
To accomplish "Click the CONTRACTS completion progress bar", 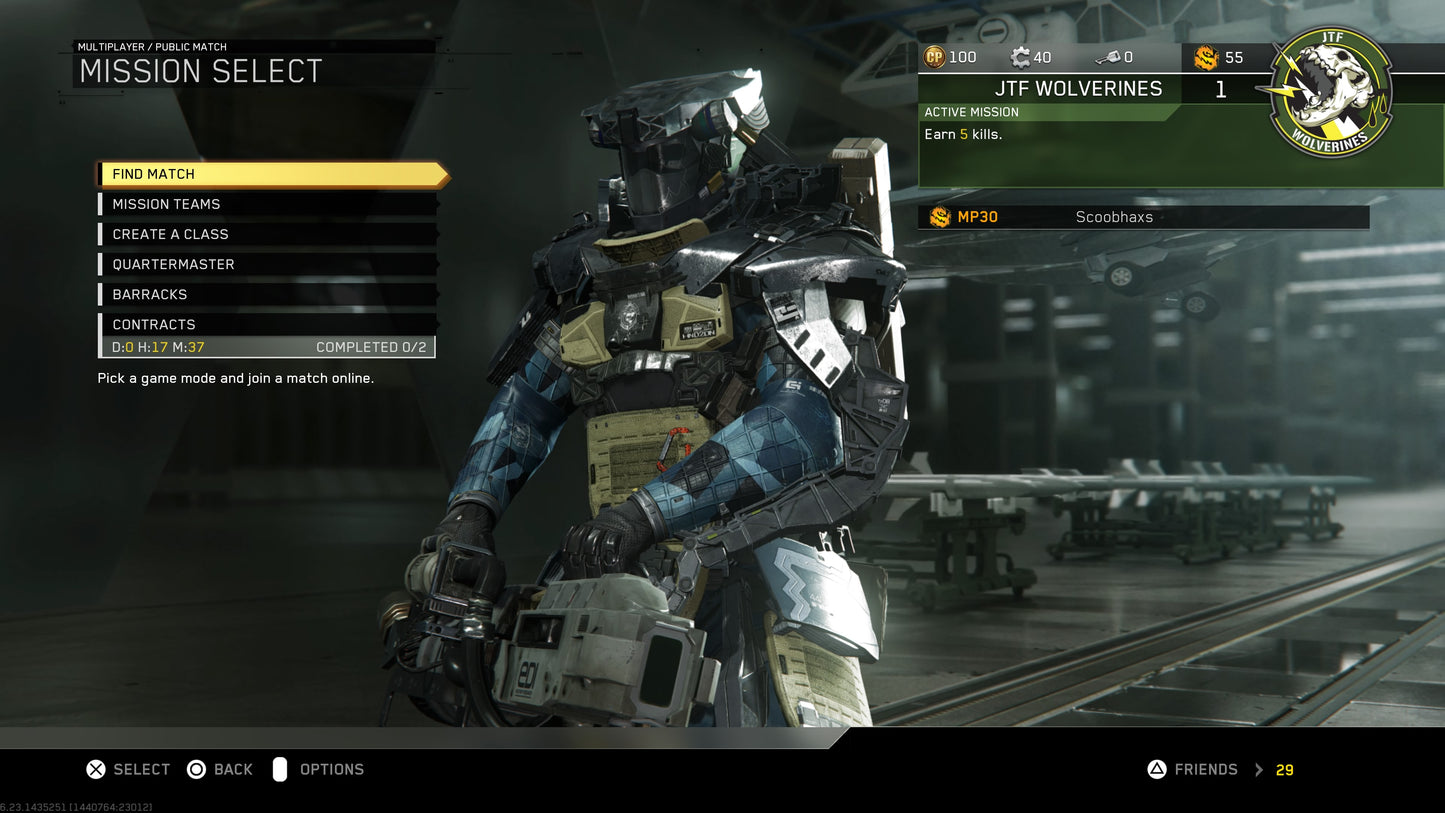I will [265, 347].
